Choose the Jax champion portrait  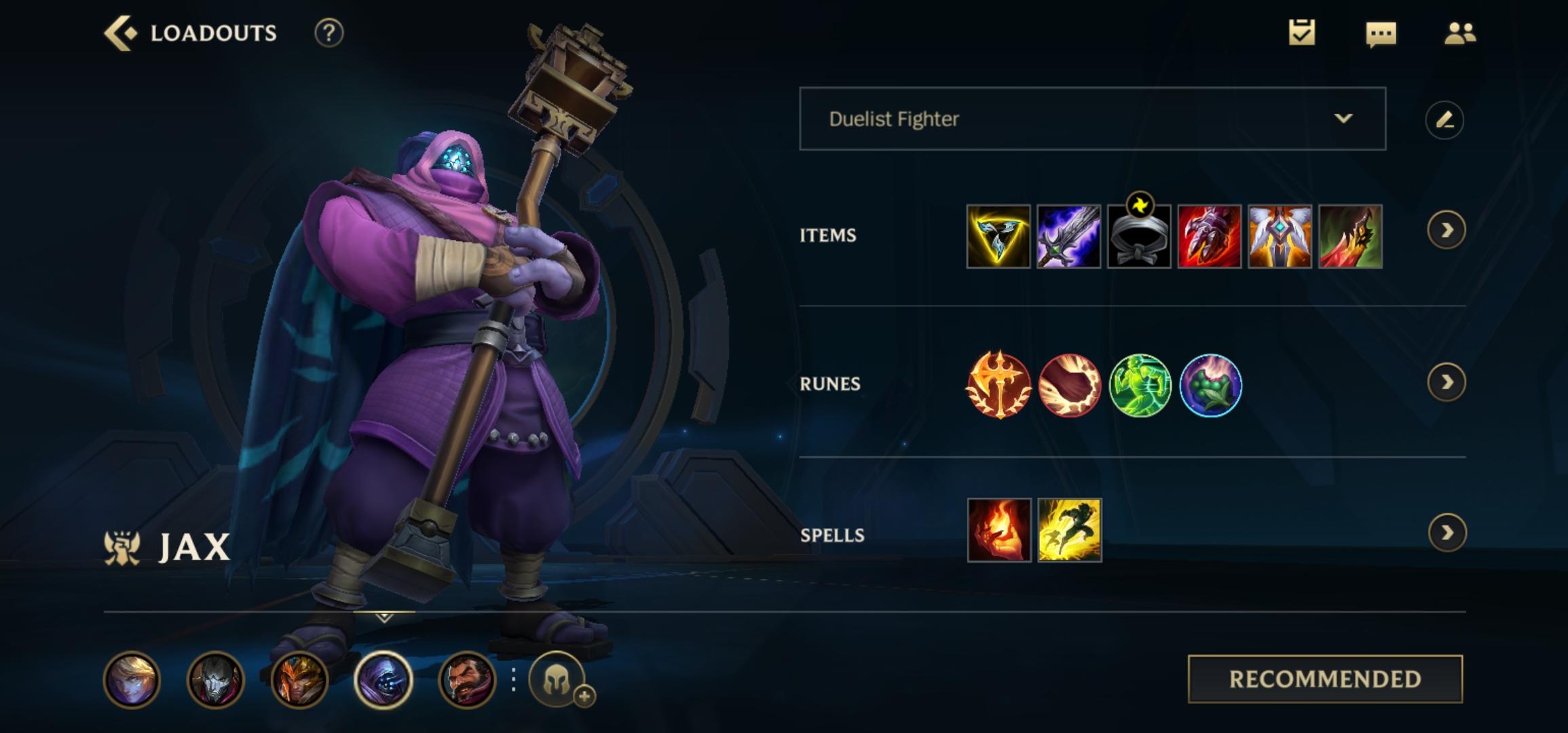[384, 679]
